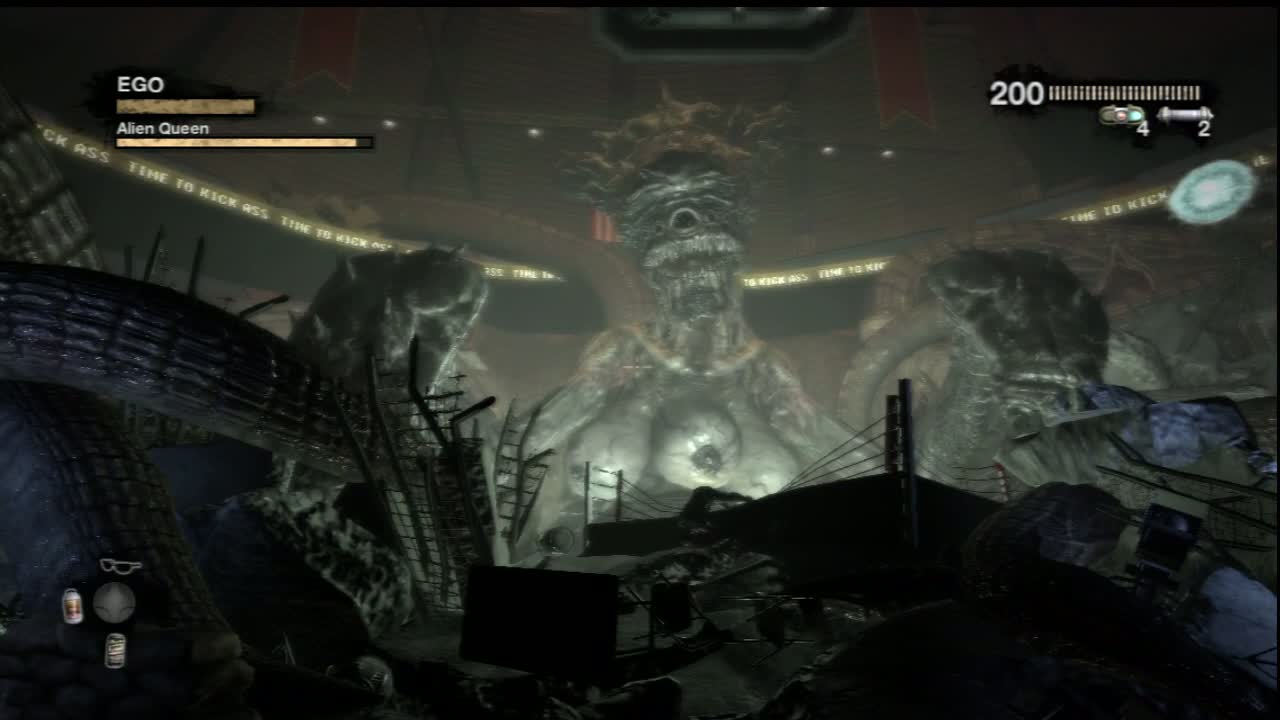
Task: Select the white pill-bottle item
Action: tap(73, 605)
